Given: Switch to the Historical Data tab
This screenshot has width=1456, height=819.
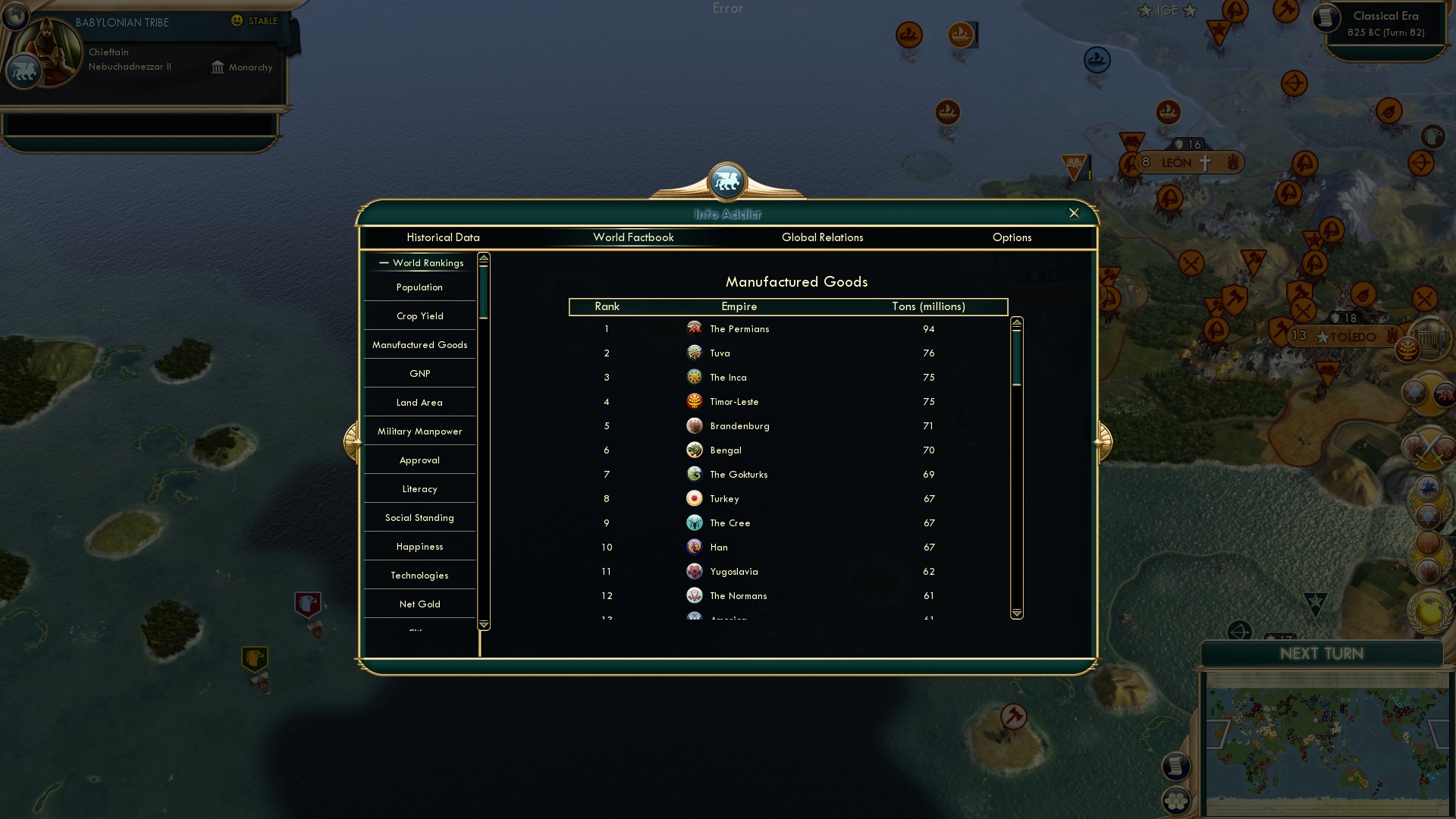Looking at the screenshot, I should 443,237.
